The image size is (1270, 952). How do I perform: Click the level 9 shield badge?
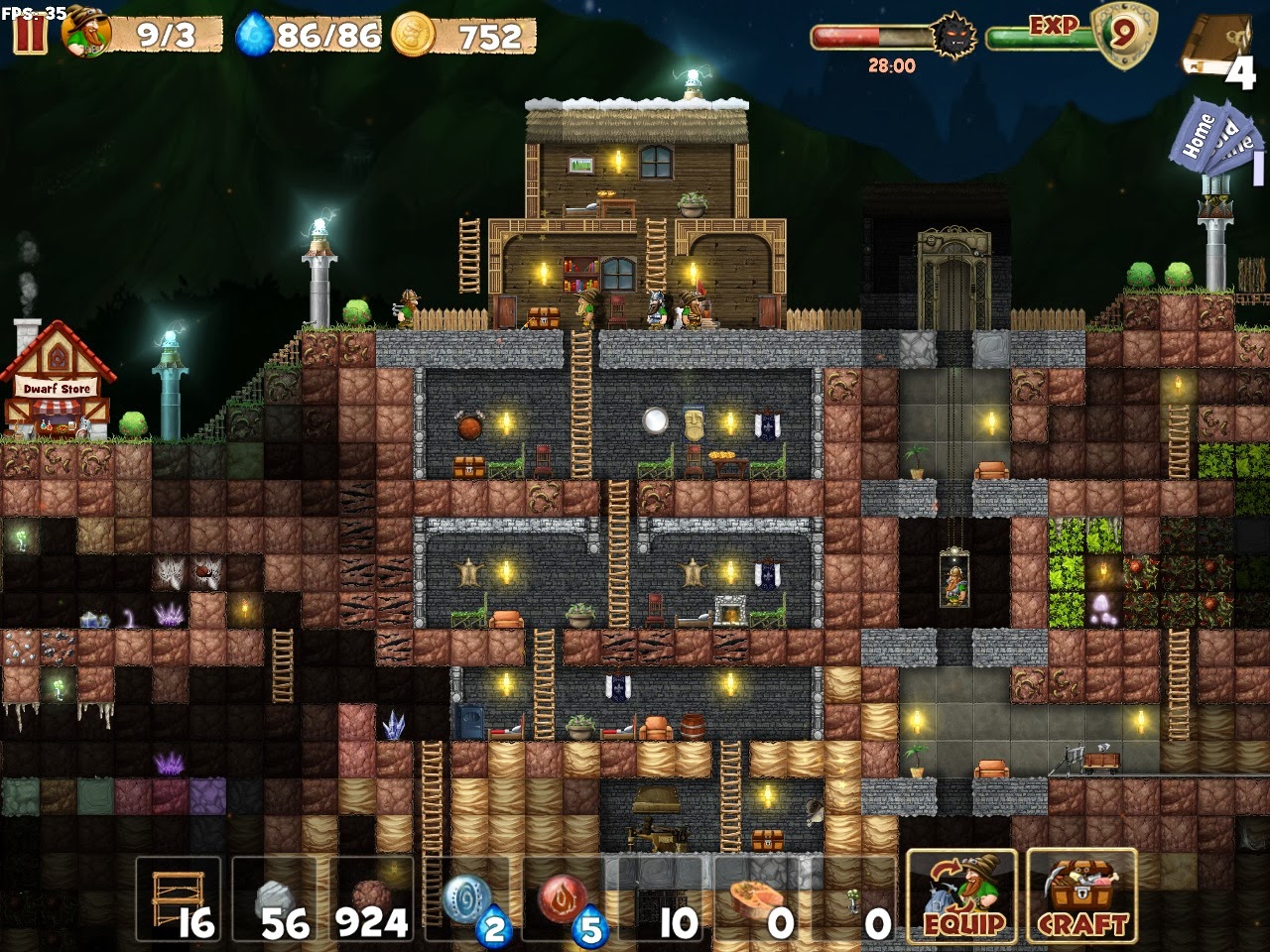click(1121, 35)
